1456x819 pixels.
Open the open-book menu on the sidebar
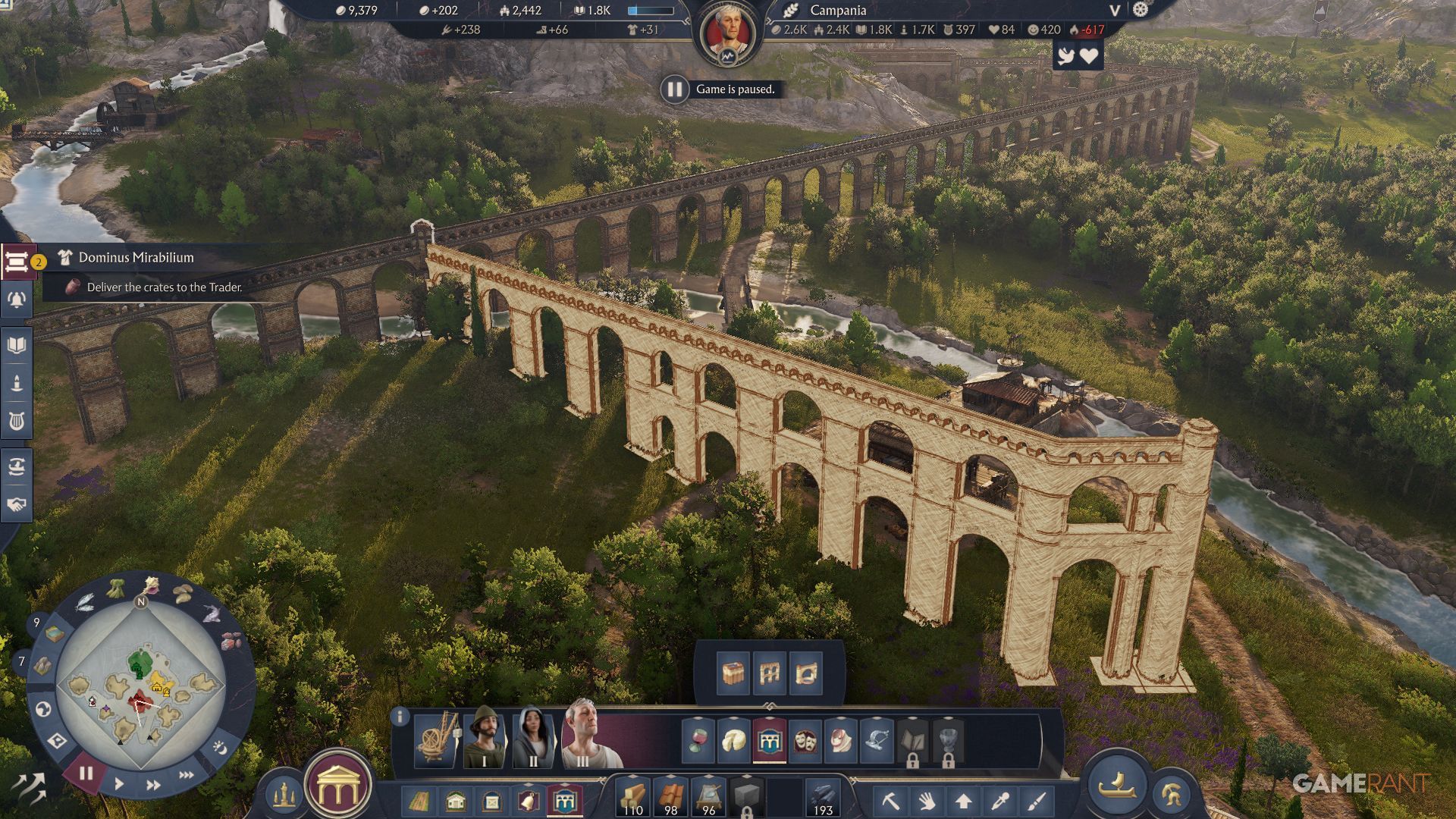point(16,346)
